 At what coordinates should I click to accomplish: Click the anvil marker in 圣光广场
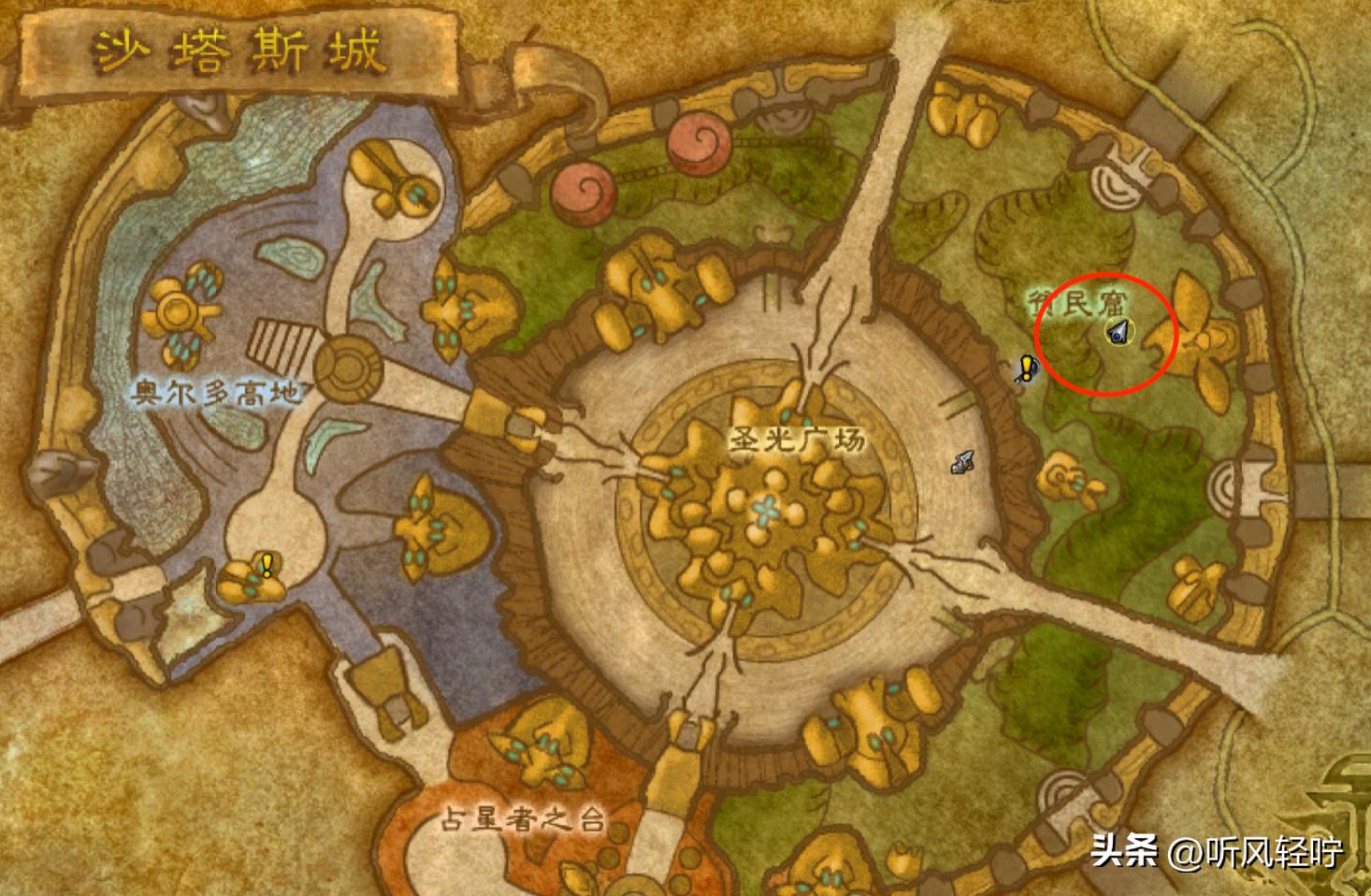click(x=963, y=461)
